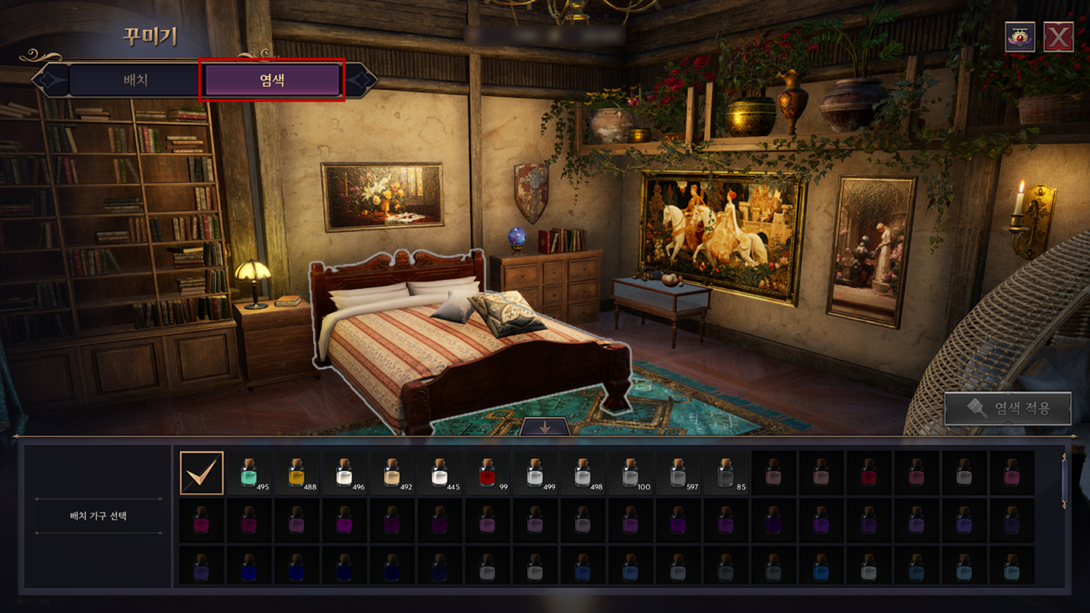Screen dimensions: 1090x613
Task: Pick the dye bottle labeled 597
Action: [678, 473]
